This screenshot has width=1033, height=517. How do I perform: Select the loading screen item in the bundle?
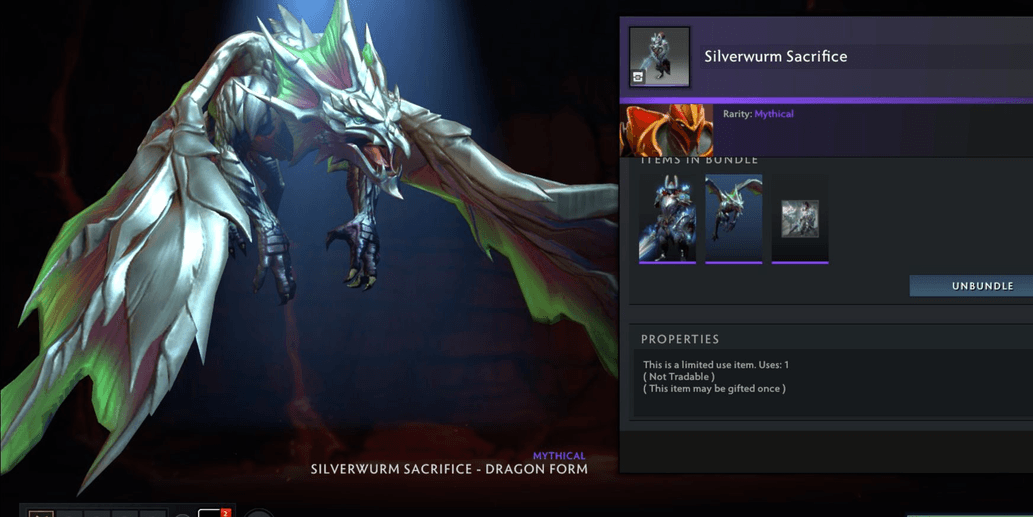[x=800, y=218]
